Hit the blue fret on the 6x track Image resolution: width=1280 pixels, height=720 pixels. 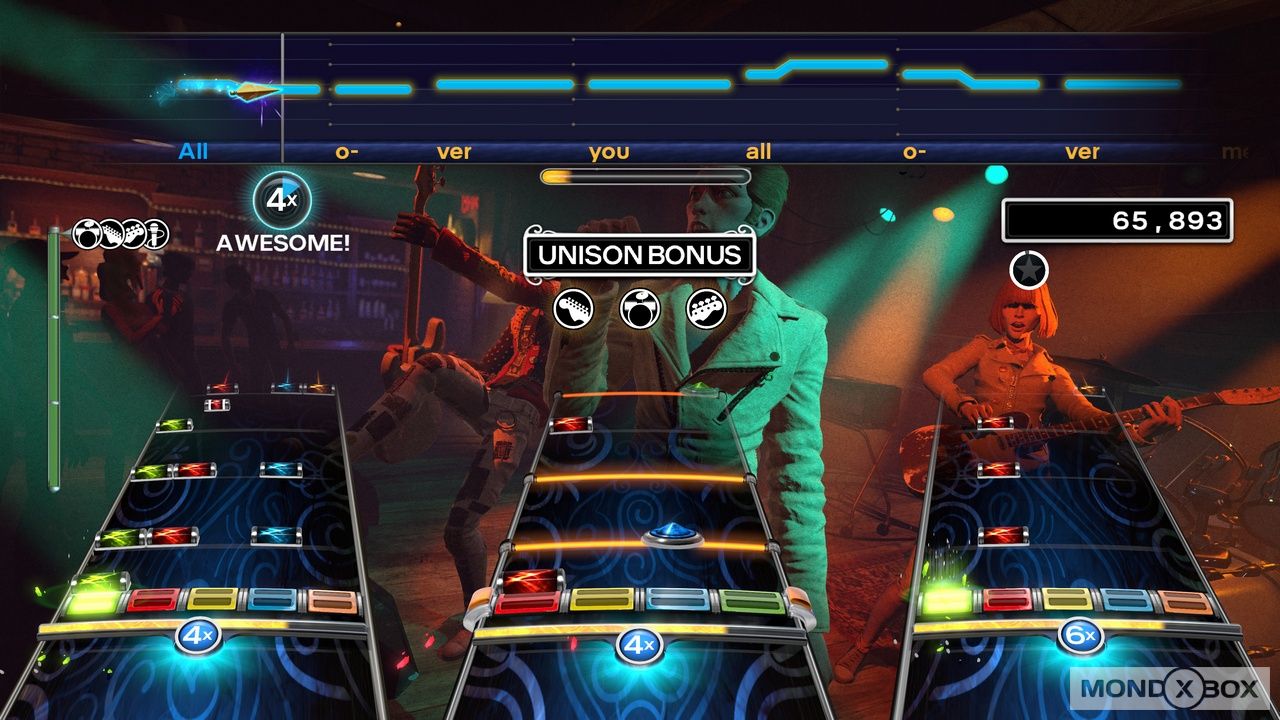tap(1126, 600)
